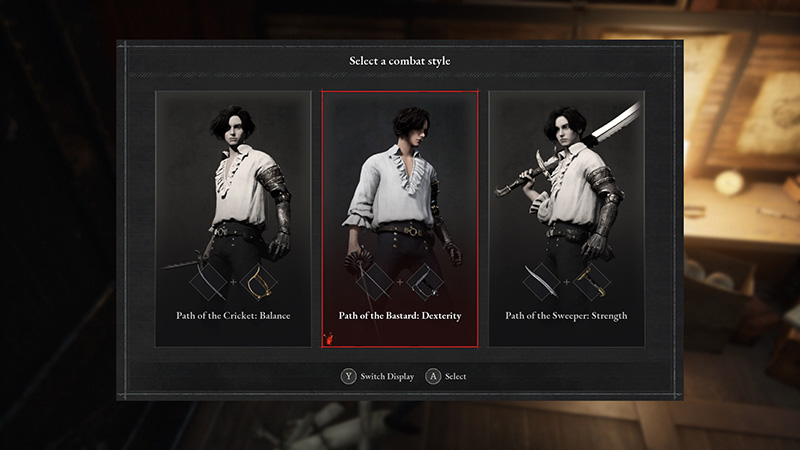Choose Path of the Cricket: Balance card

tap(233, 219)
